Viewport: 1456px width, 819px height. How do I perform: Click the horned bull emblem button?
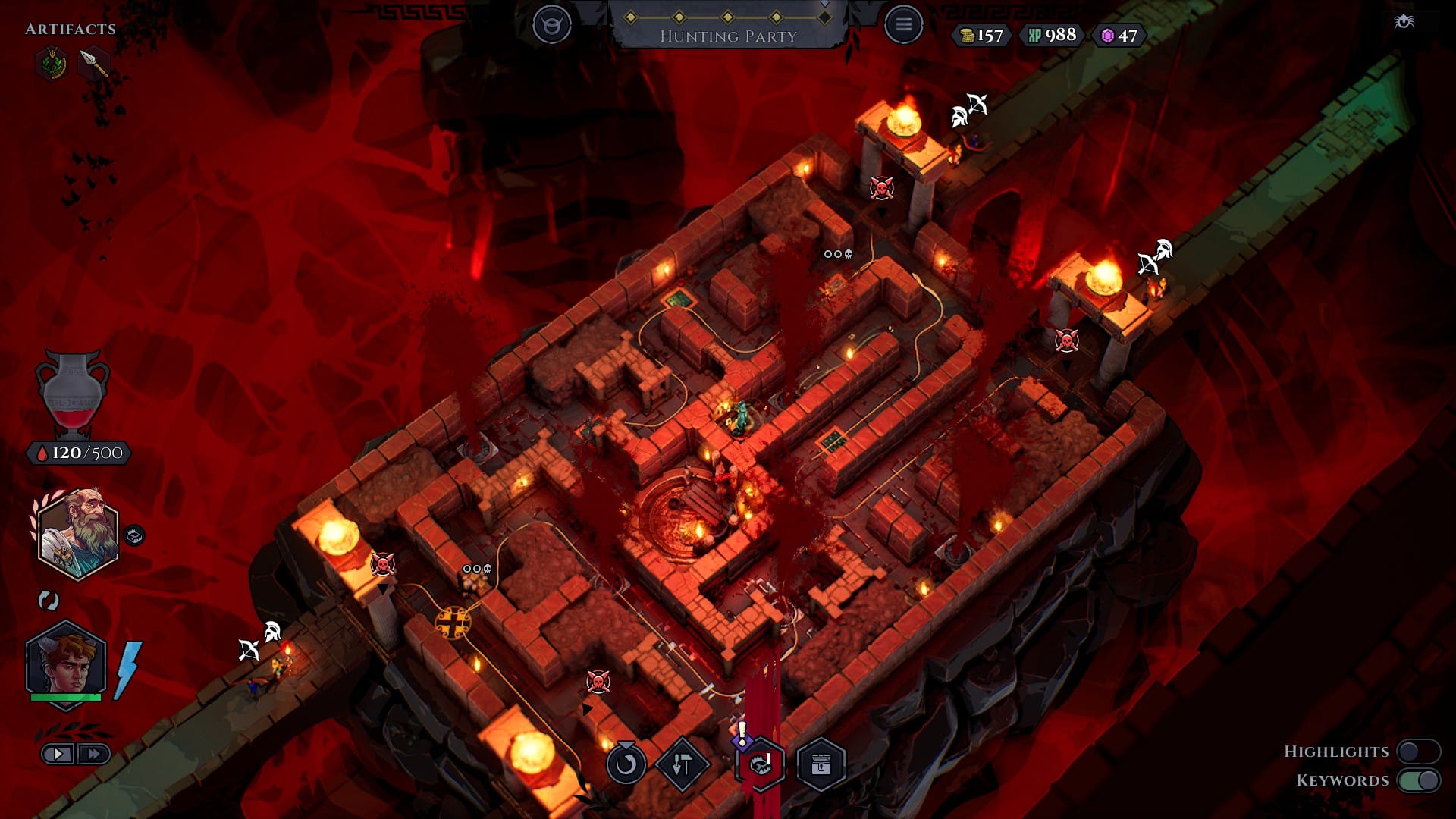click(551, 25)
